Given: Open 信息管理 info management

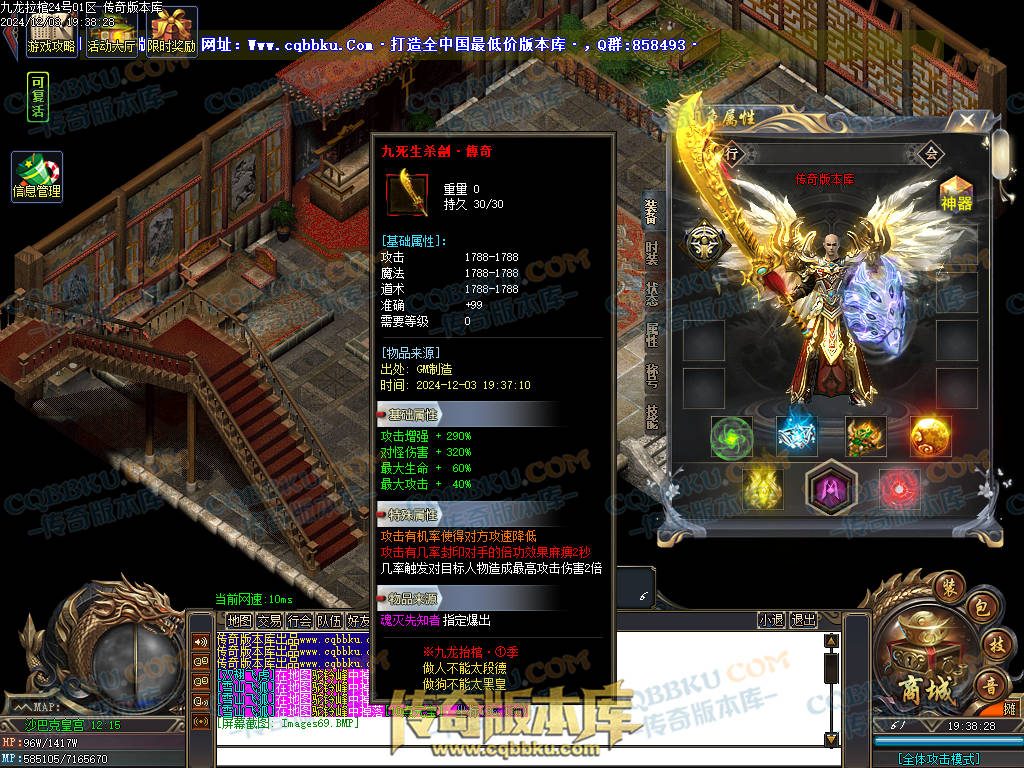Looking at the screenshot, I should pos(37,176).
